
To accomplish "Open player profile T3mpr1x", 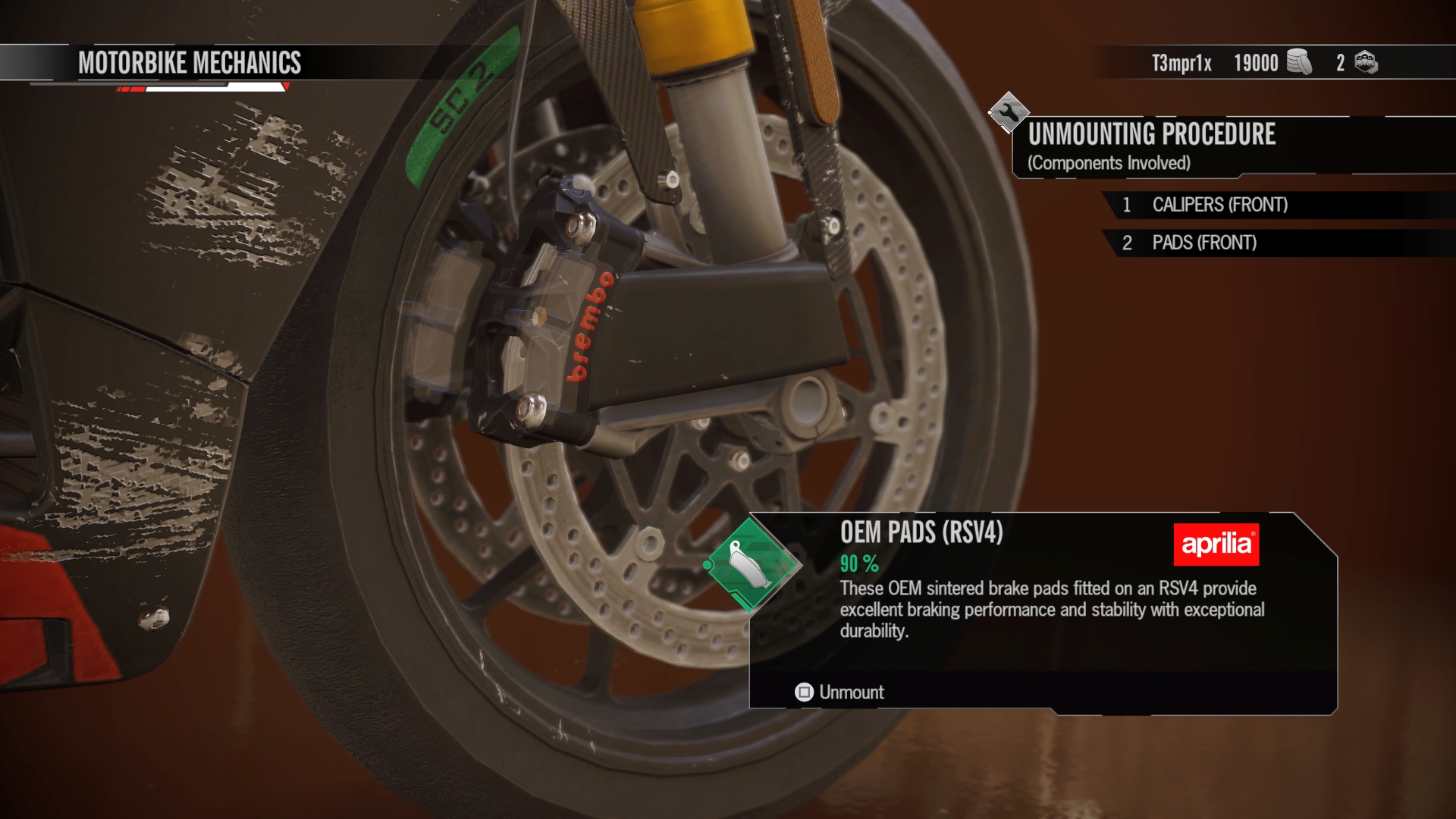I will pos(1181,64).
